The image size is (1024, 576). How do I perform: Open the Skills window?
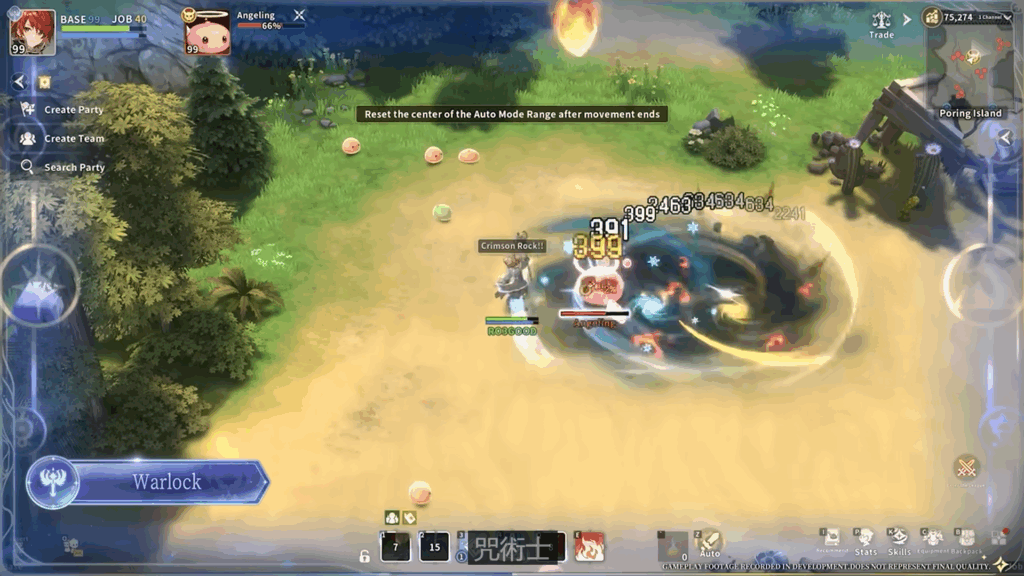899,541
